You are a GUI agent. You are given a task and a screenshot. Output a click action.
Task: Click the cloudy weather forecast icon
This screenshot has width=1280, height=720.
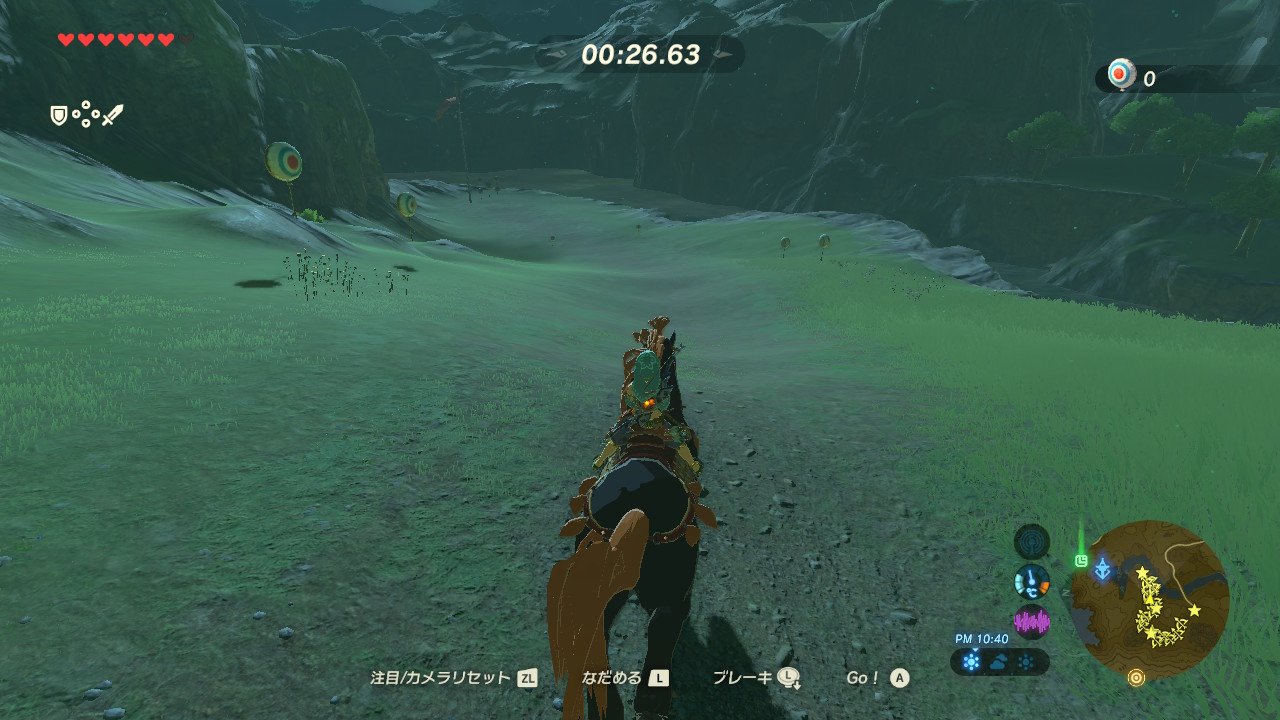[998, 661]
